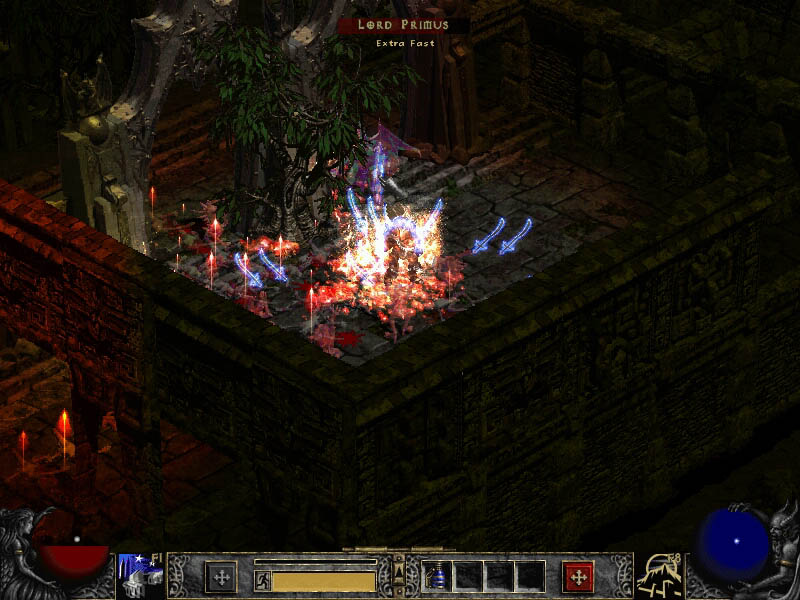
Task: Click the grey stat points button
Action: click(x=221, y=577)
